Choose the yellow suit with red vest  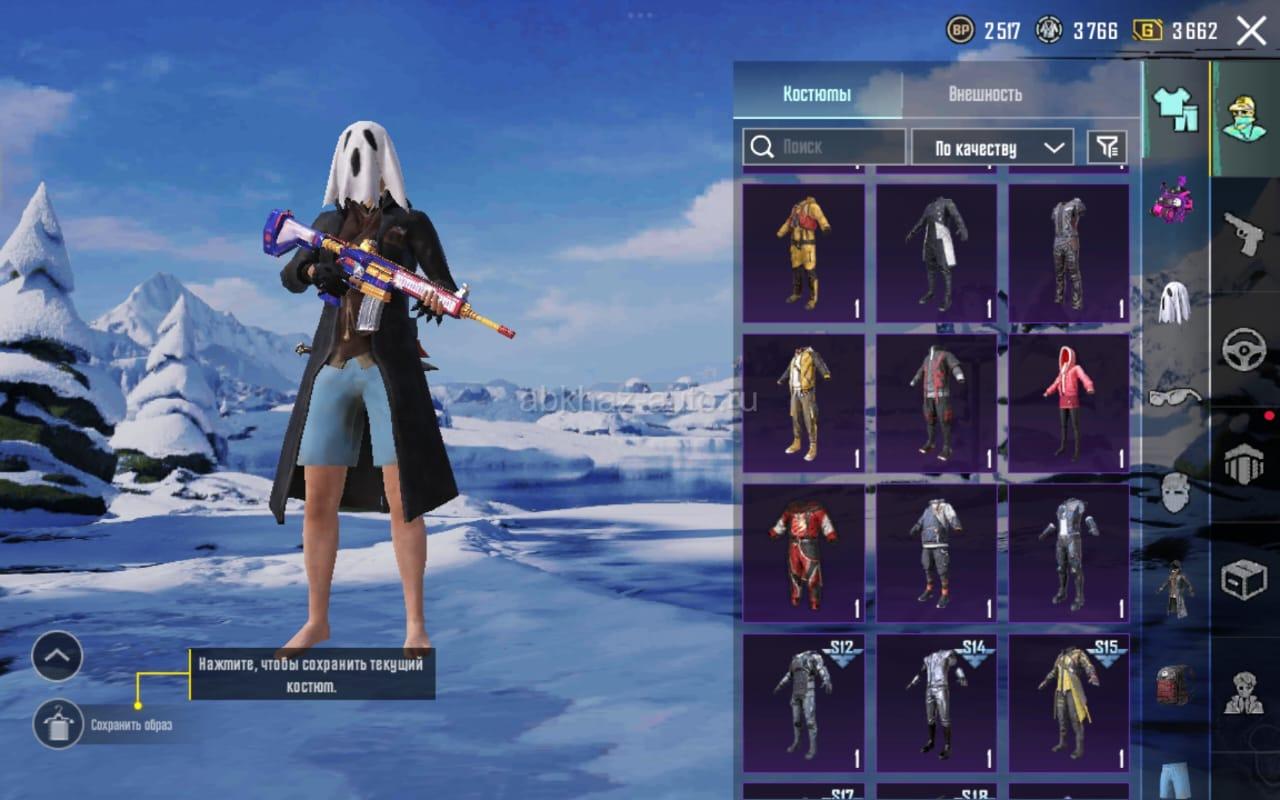pos(803,253)
